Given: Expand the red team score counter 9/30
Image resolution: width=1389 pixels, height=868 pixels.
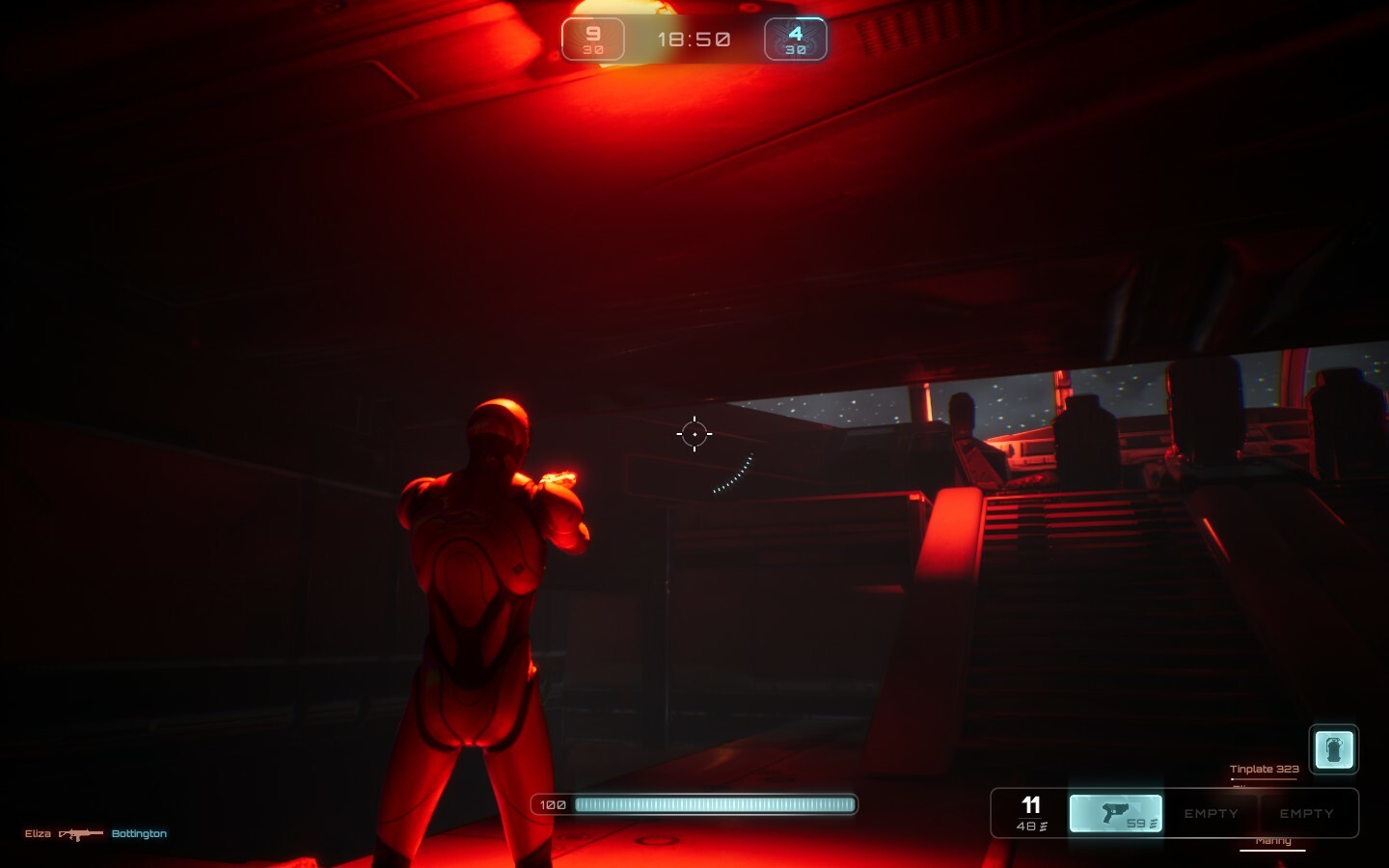Looking at the screenshot, I should click(x=592, y=39).
